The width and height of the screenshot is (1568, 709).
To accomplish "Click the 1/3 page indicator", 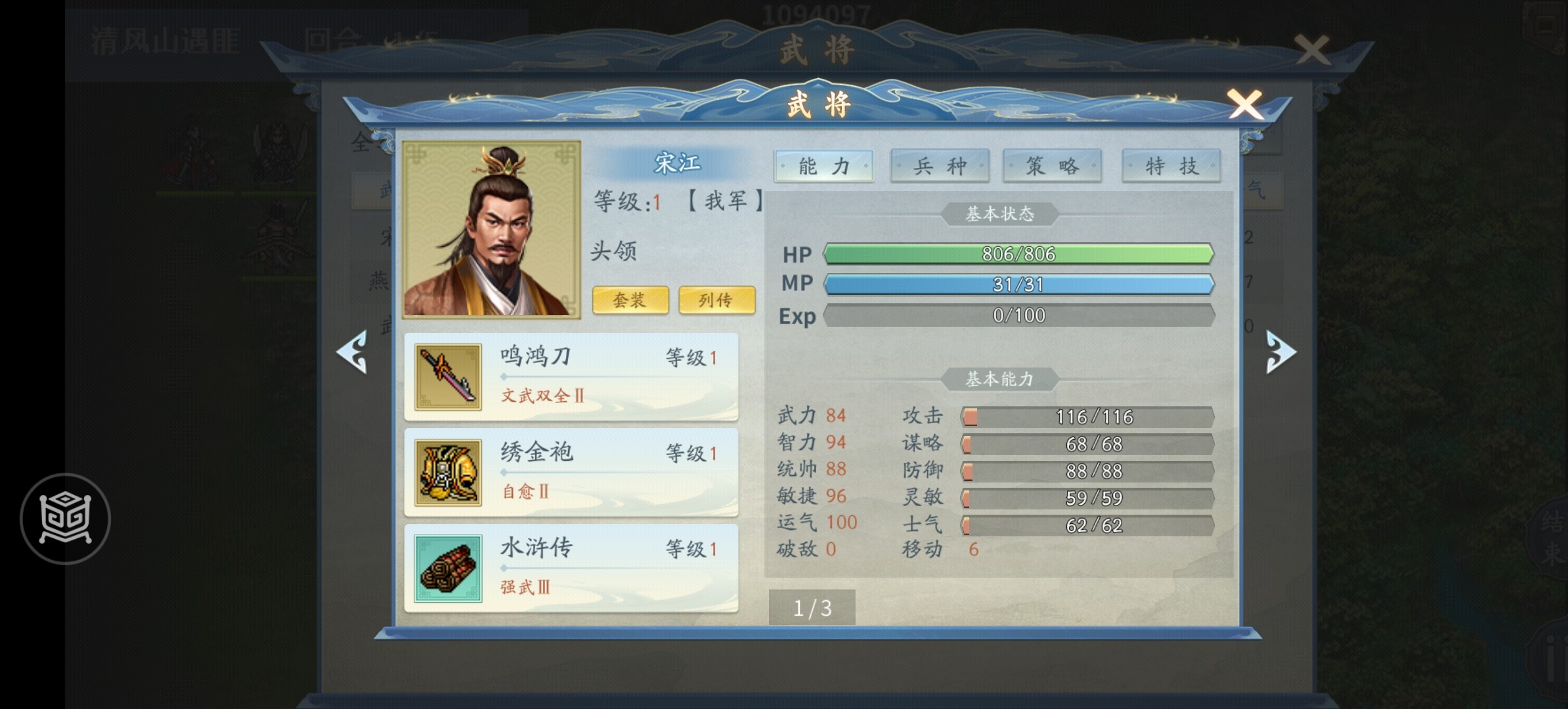I will click(812, 608).
